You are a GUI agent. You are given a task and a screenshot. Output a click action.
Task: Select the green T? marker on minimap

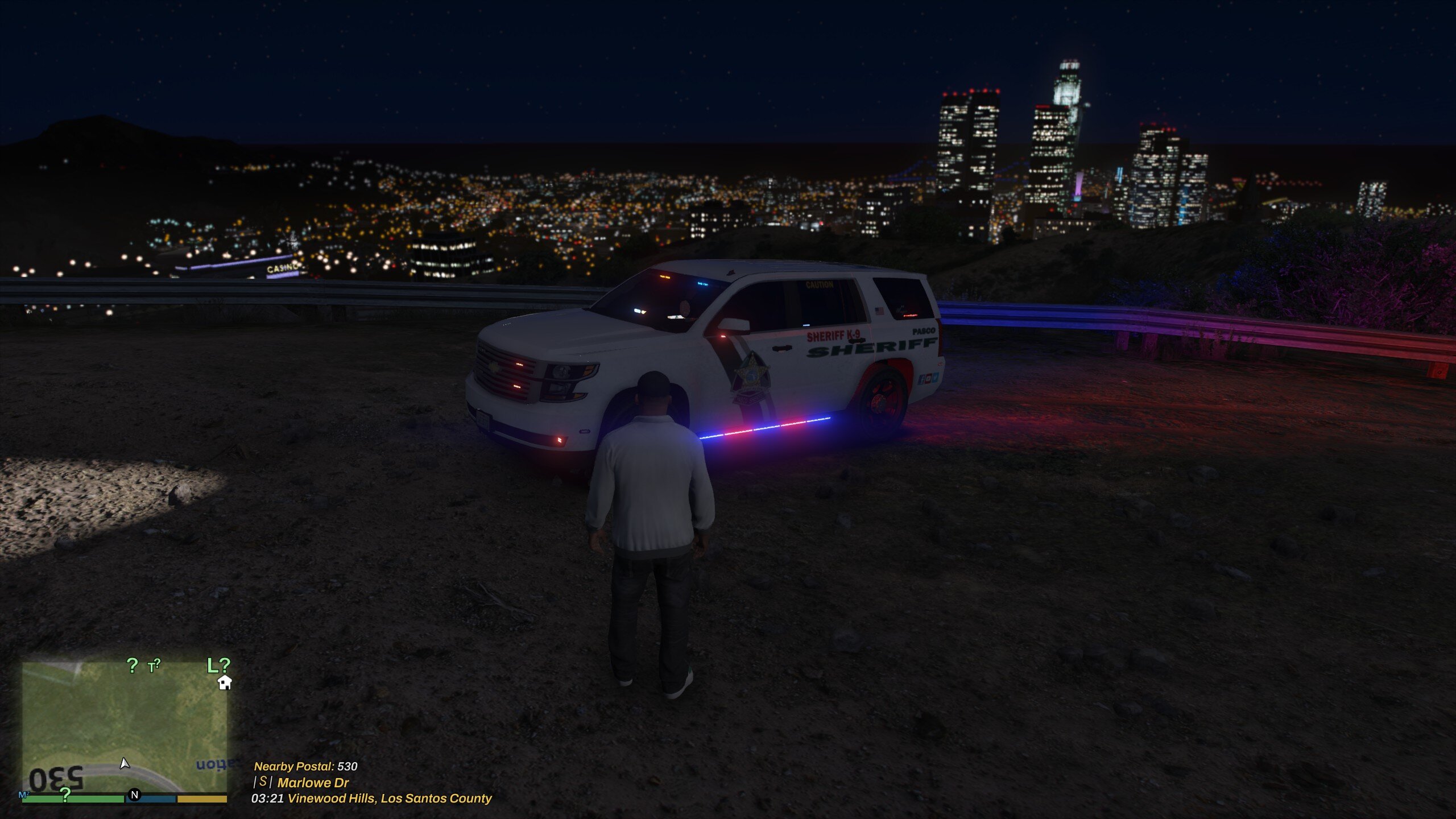[x=154, y=666]
